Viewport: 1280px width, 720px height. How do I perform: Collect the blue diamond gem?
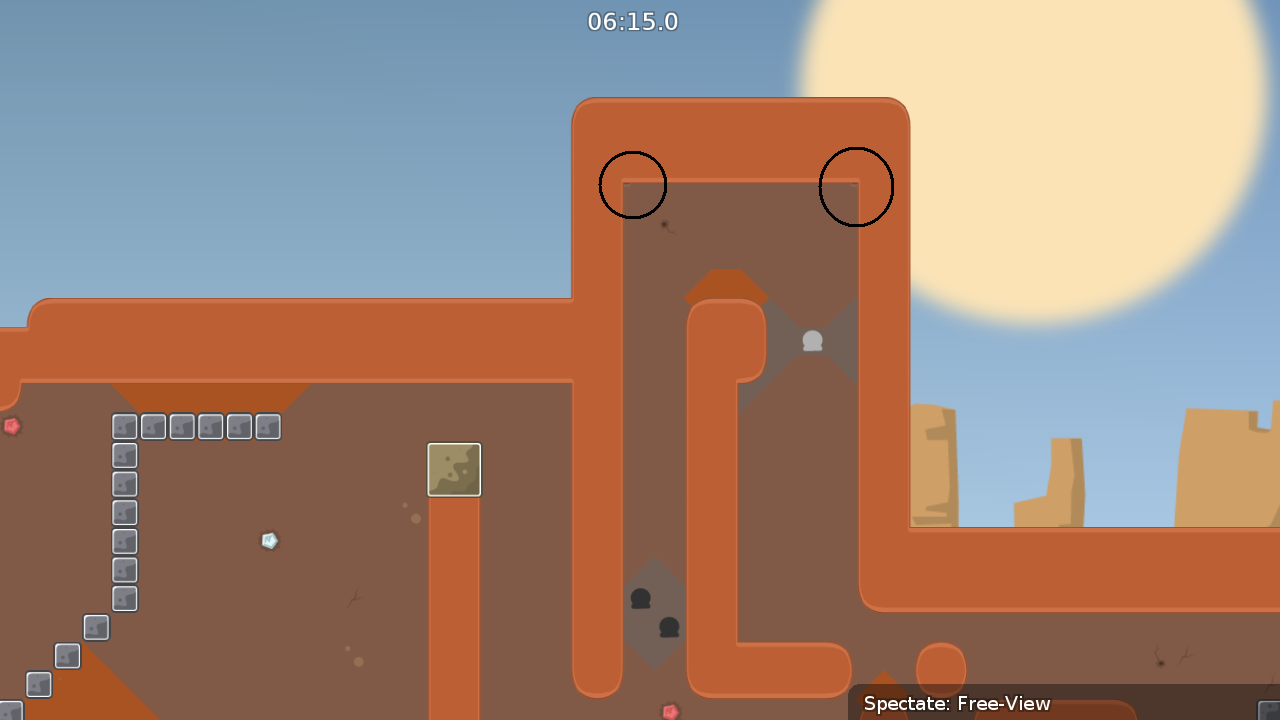click(x=270, y=540)
